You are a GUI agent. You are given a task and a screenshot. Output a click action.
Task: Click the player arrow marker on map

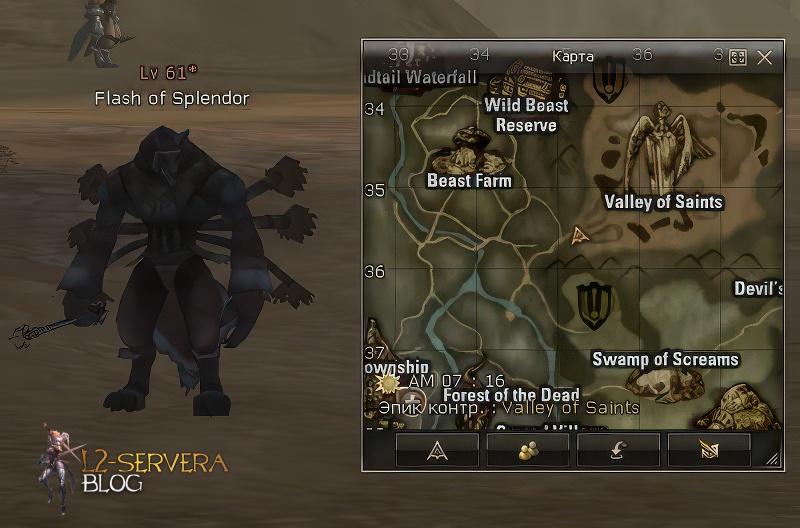[x=578, y=236]
